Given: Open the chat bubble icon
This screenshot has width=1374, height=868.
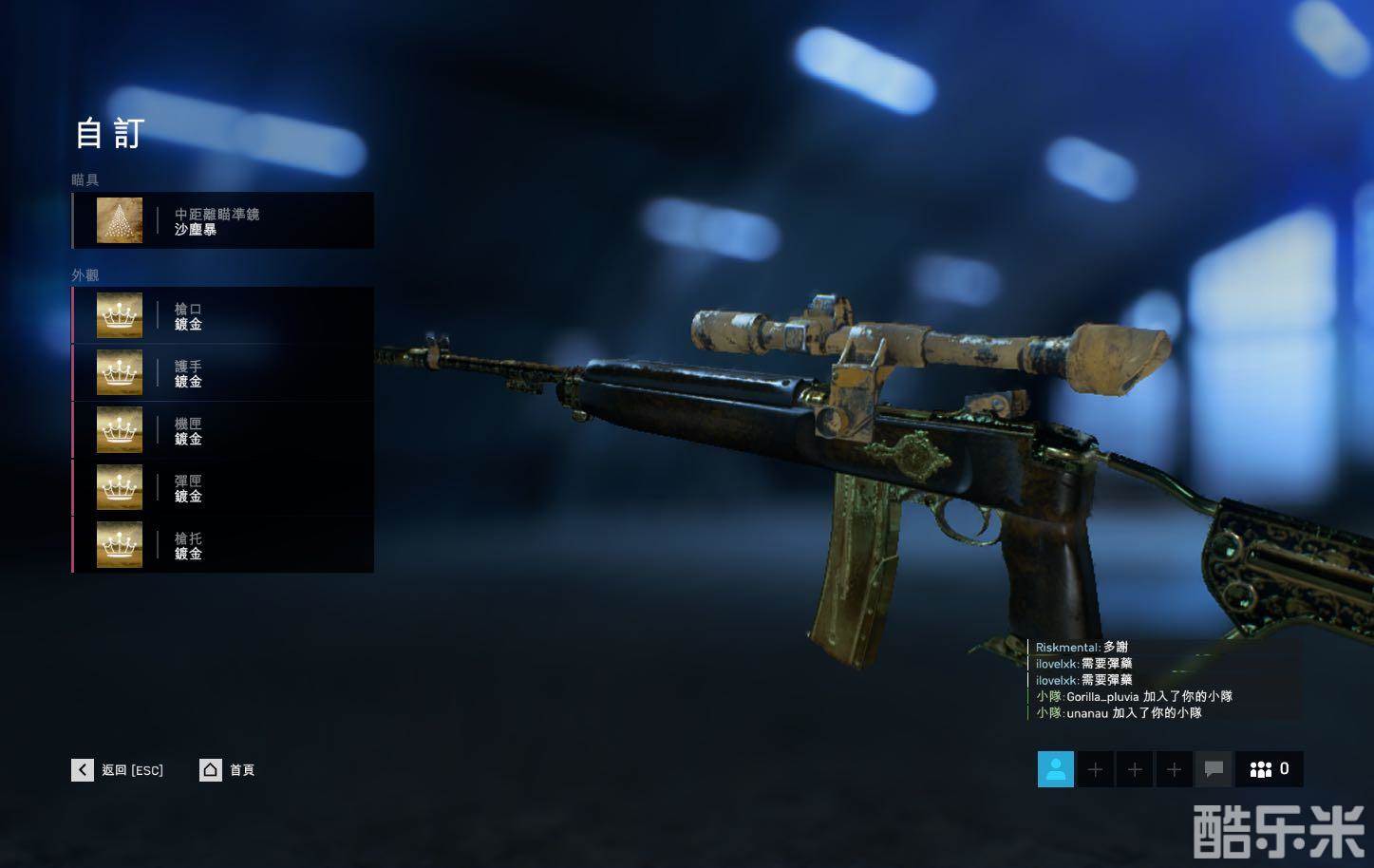Looking at the screenshot, I should [1214, 769].
